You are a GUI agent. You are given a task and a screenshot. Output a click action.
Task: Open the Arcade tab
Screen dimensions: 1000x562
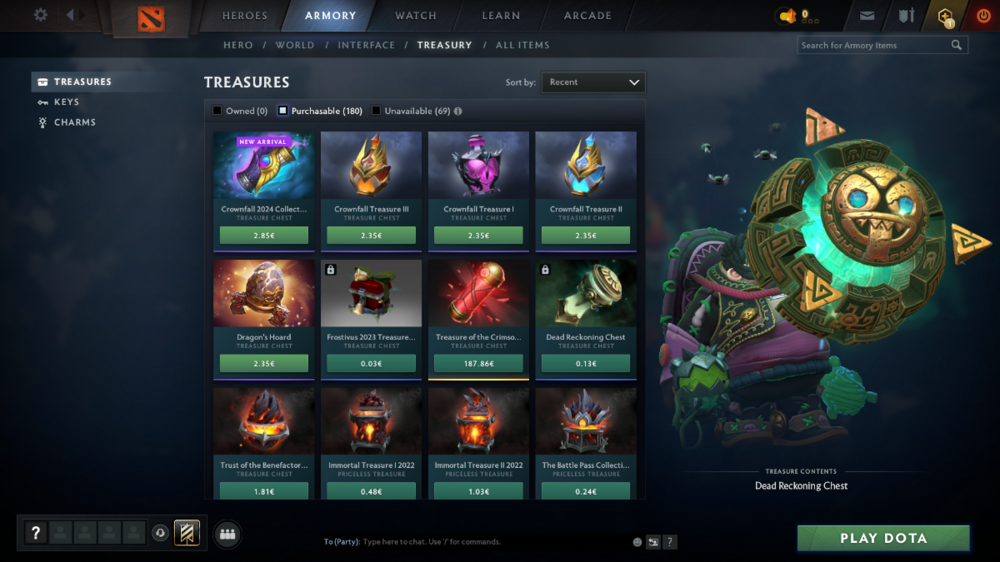pos(588,15)
